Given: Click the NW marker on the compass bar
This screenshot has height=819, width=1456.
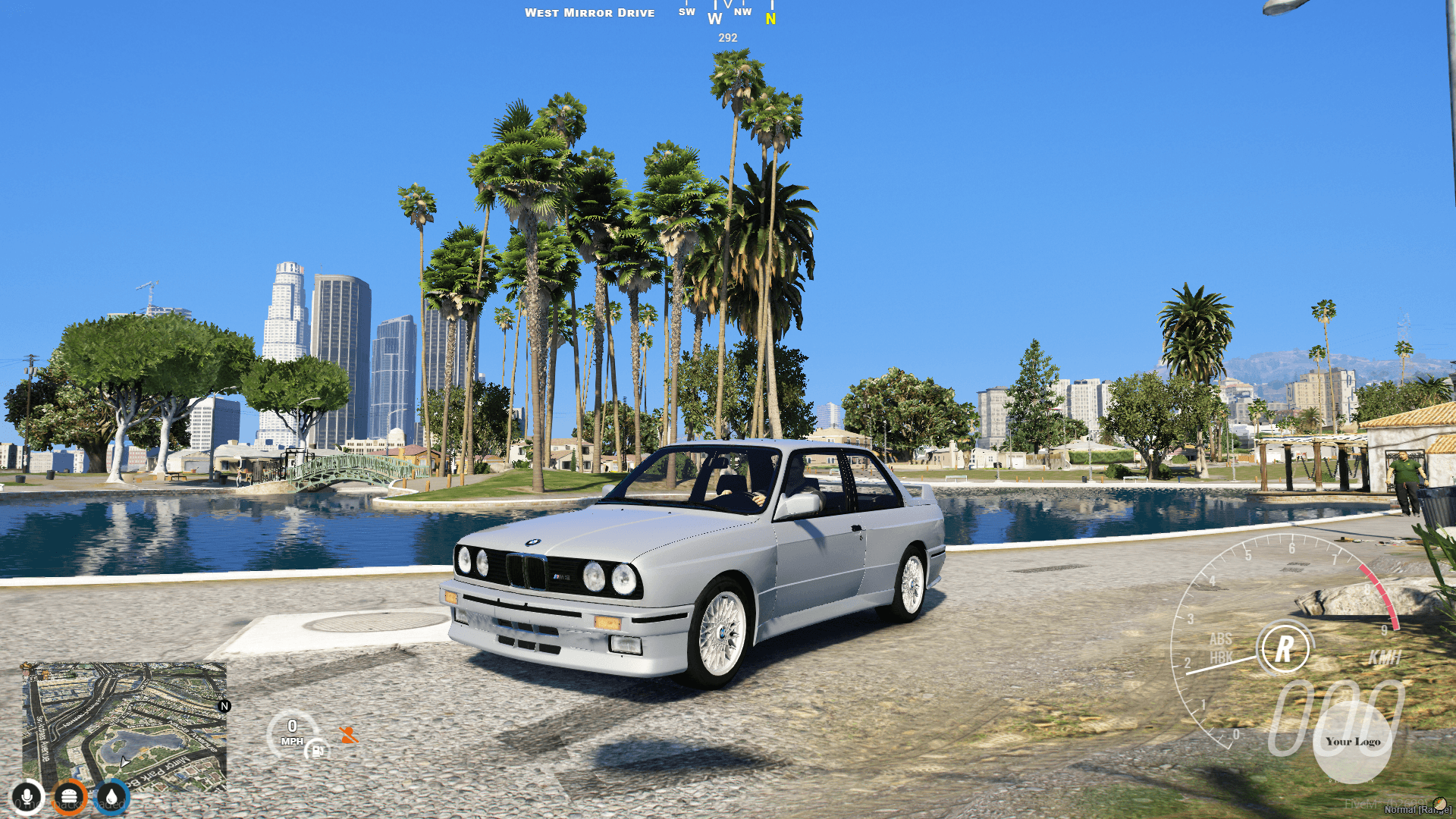Looking at the screenshot, I should click(743, 11).
